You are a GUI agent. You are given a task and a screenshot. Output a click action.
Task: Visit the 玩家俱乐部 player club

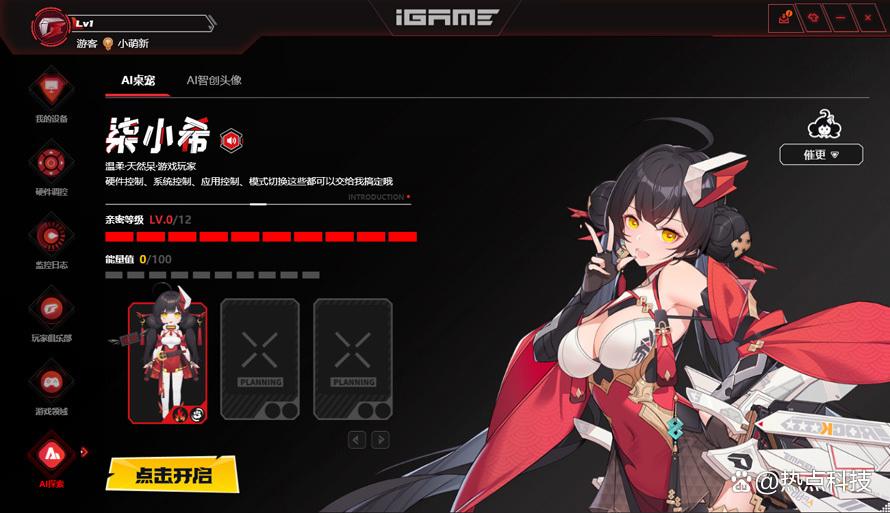[49, 310]
